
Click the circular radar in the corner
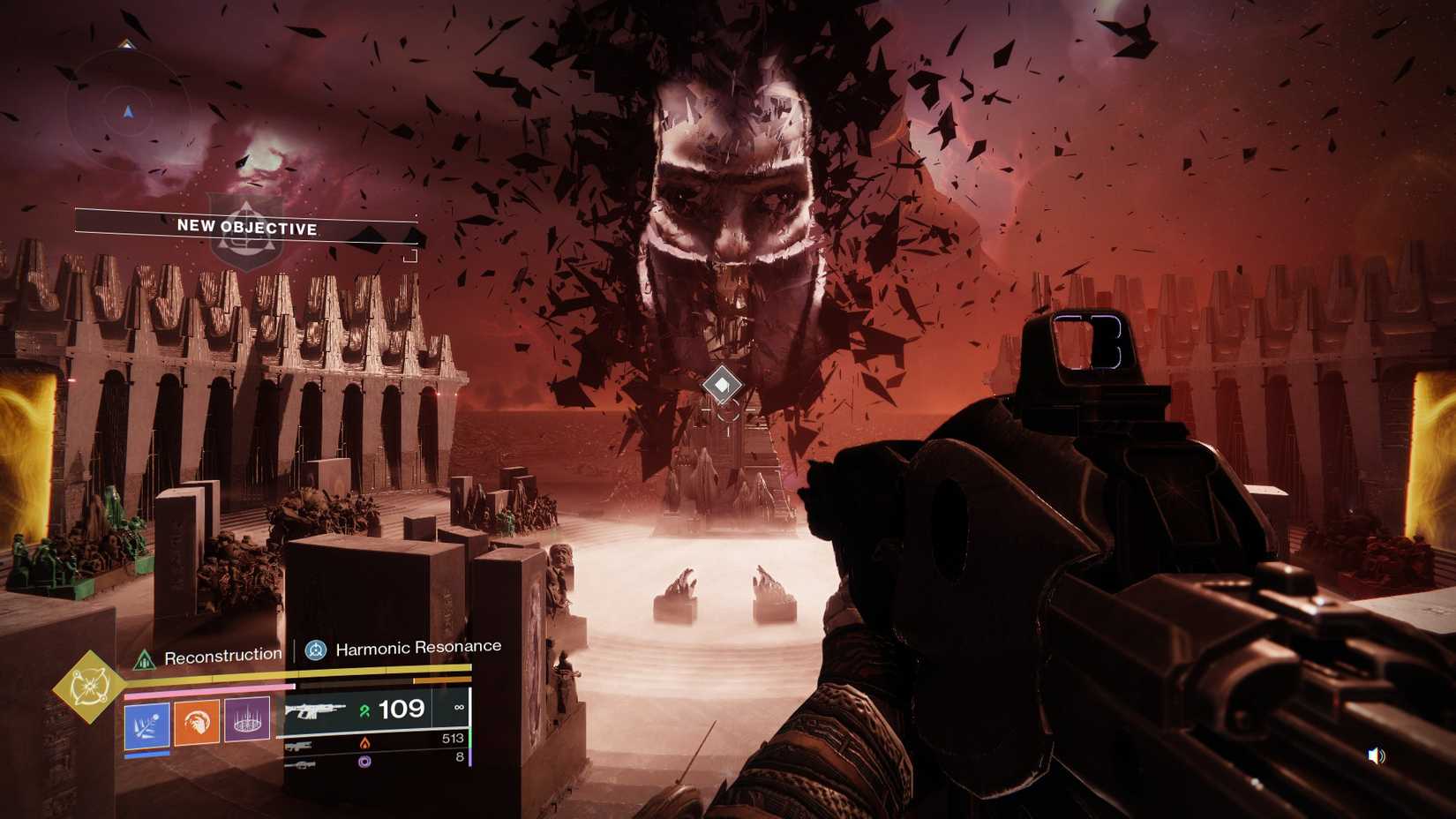pyautogui.click(x=128, y=112)
